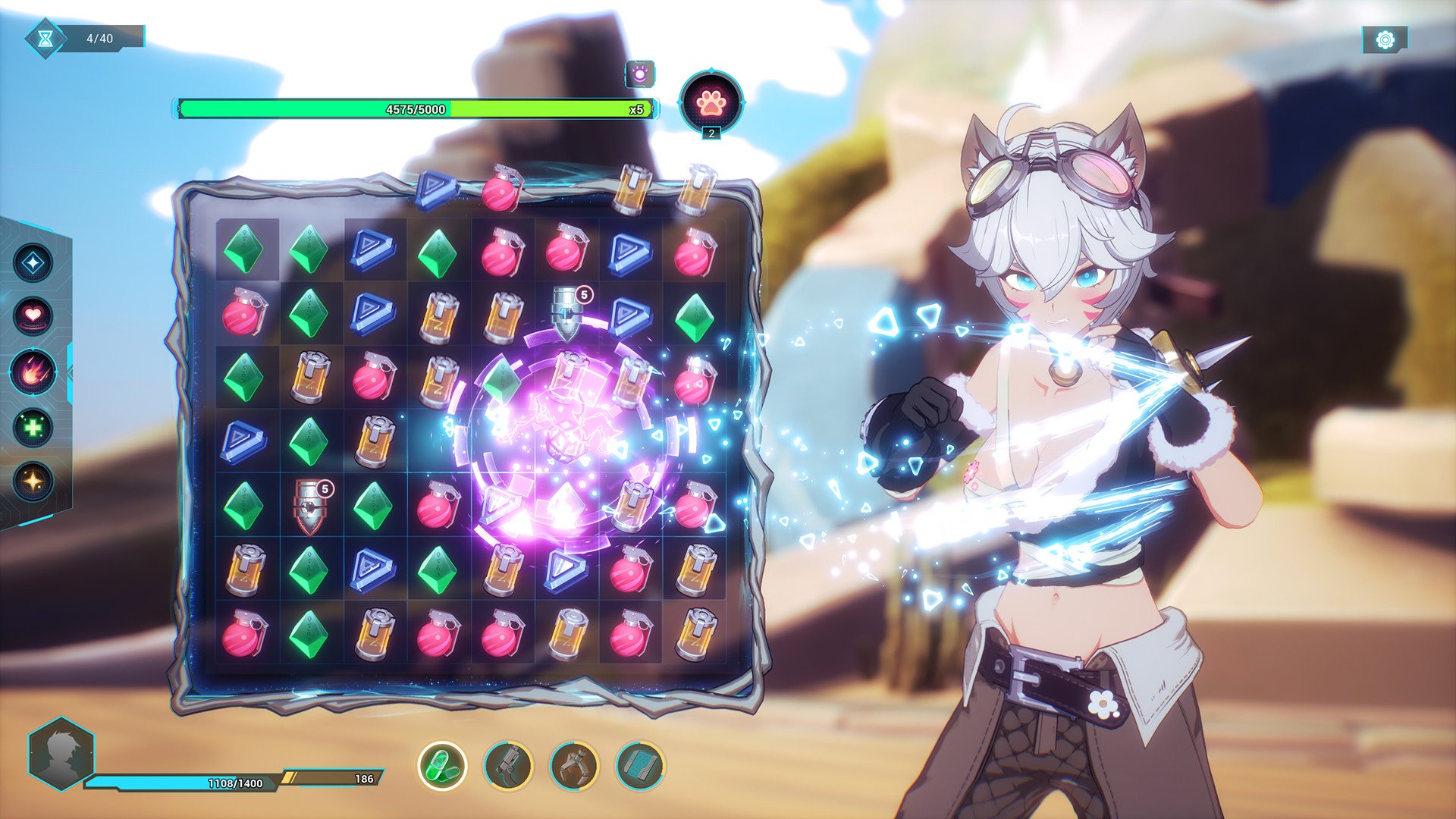Screen dimensions: 1456x819
Task: Click the purple orb icon above the paw skill
Action: [x=639, y=73]
